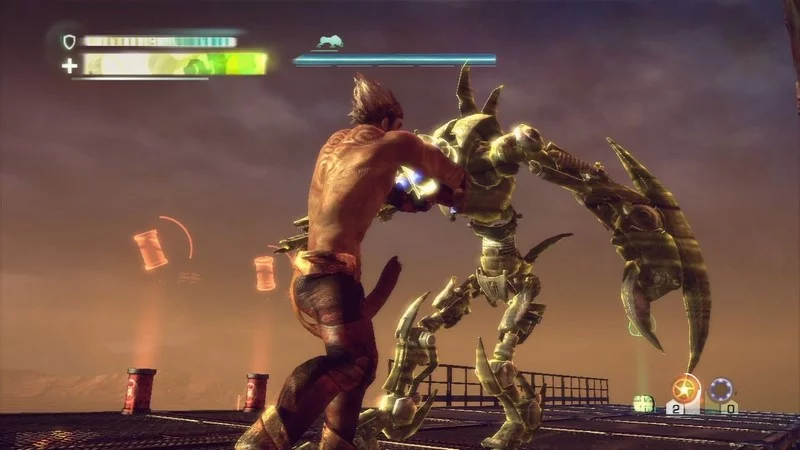Click the white plus health icon
This screenshot has width=800, height=450.
(x=69, y=66)
